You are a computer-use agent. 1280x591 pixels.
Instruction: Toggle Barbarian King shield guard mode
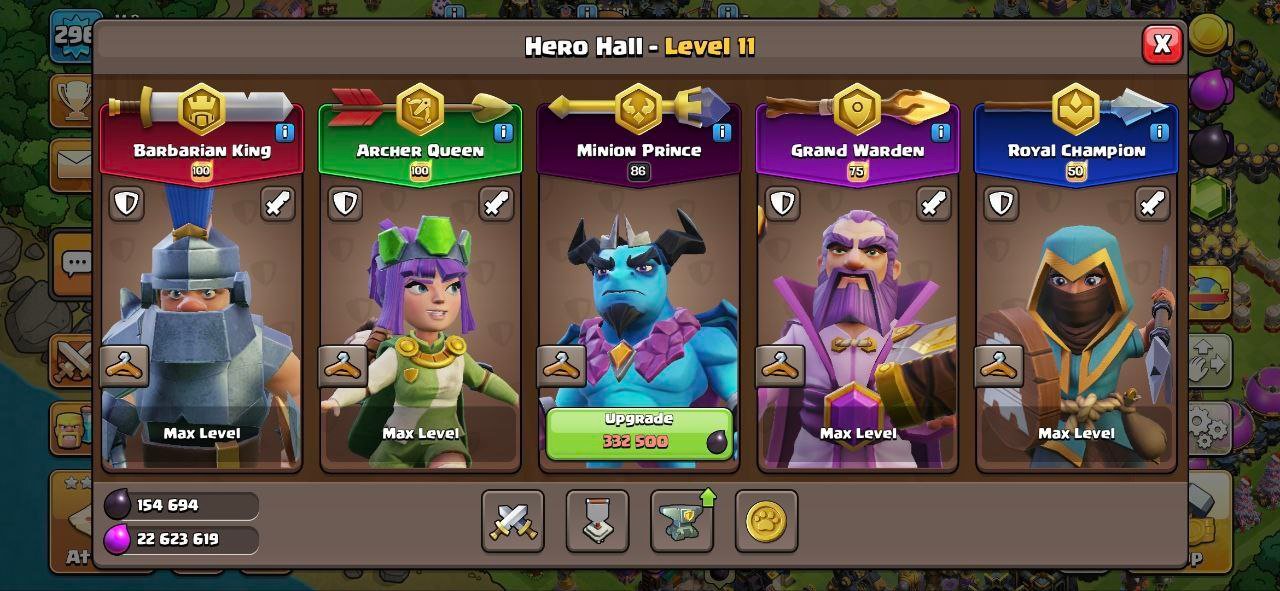click(126, 203)
